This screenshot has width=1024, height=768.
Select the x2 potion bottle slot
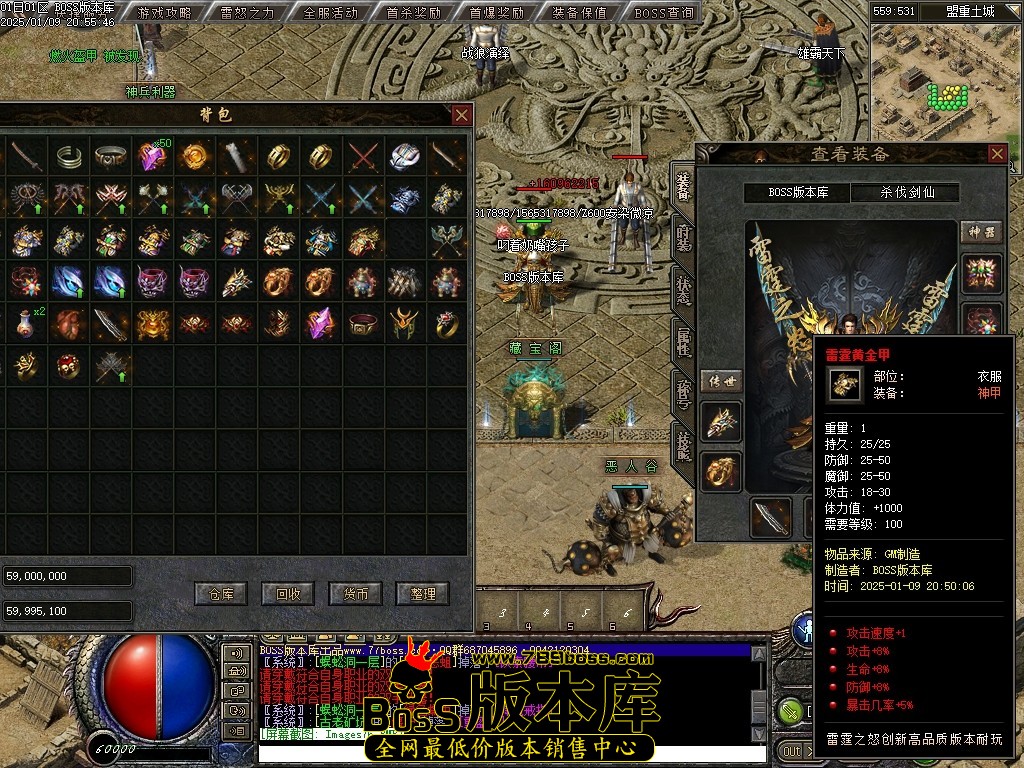point(26,323)
